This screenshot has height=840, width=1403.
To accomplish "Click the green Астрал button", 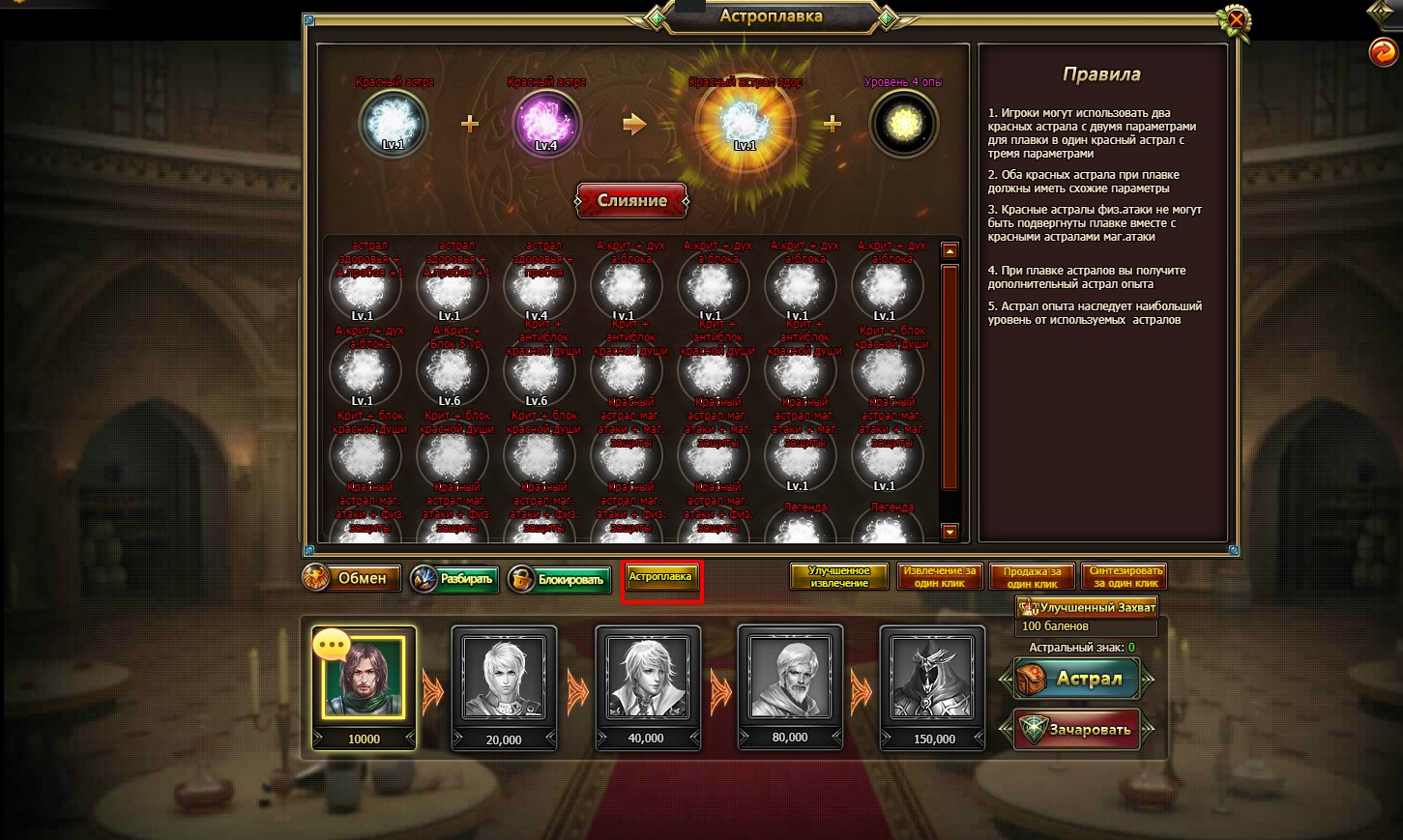I will coord(1077,679).
